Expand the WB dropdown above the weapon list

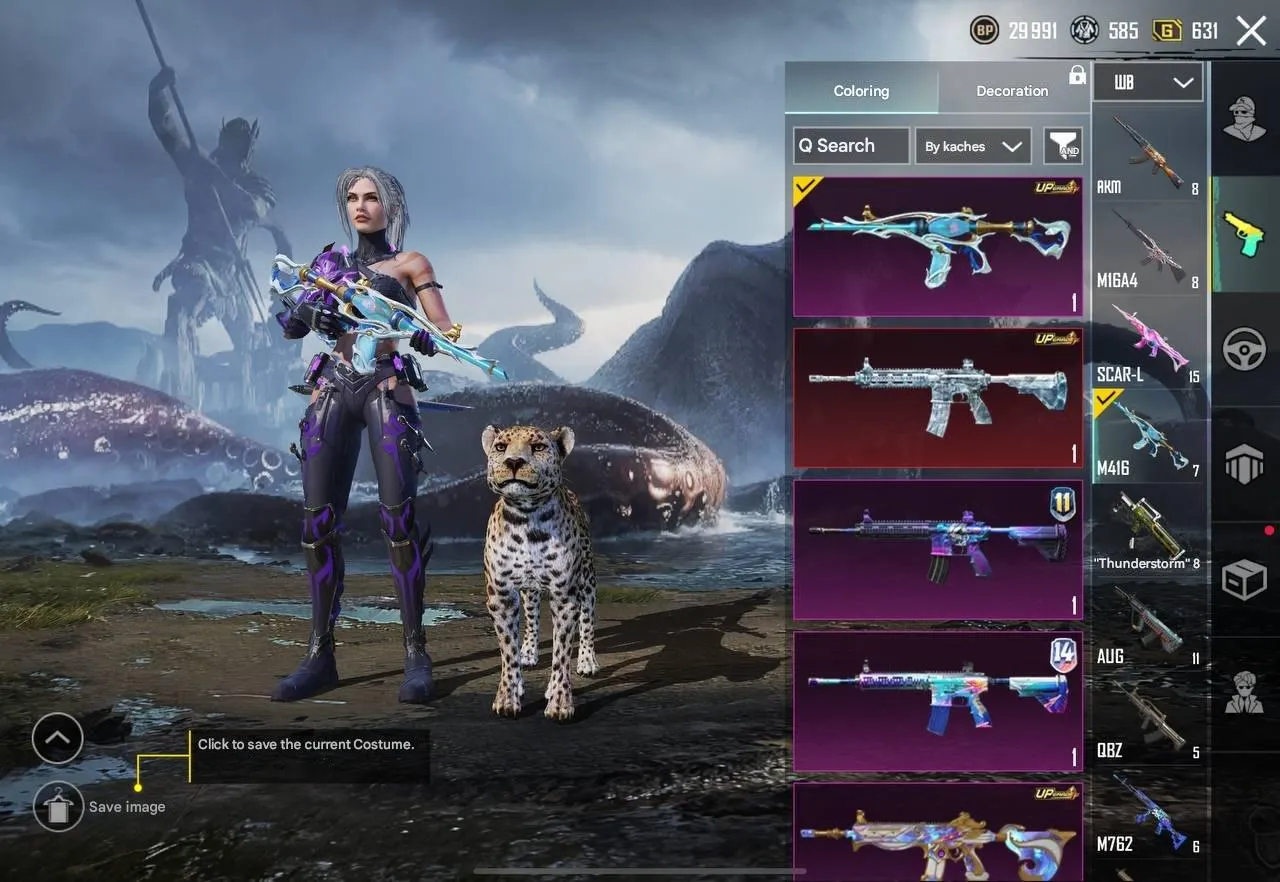1148,83
